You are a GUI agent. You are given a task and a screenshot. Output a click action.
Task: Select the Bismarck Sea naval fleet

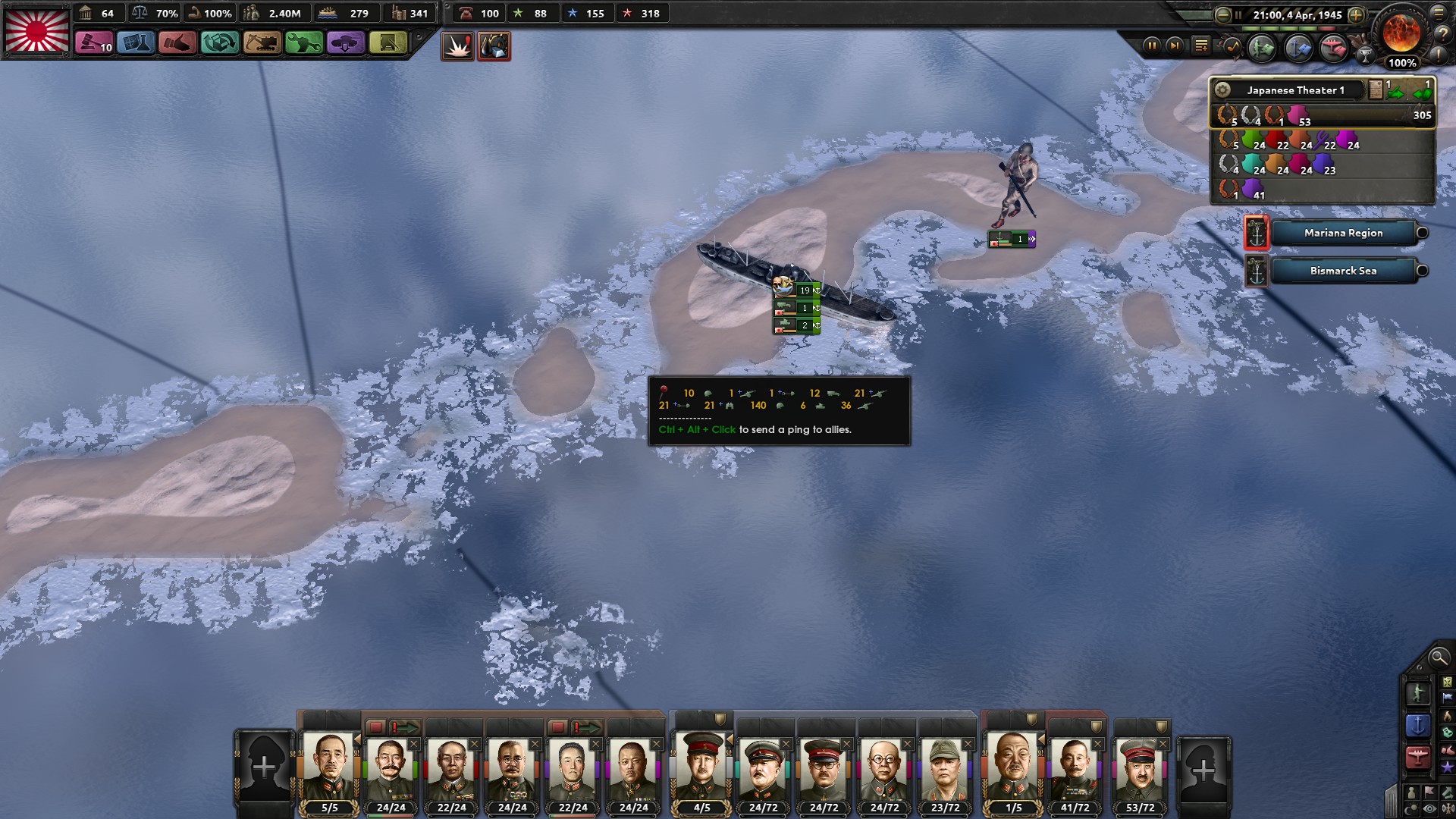[x=1343, y=271]
